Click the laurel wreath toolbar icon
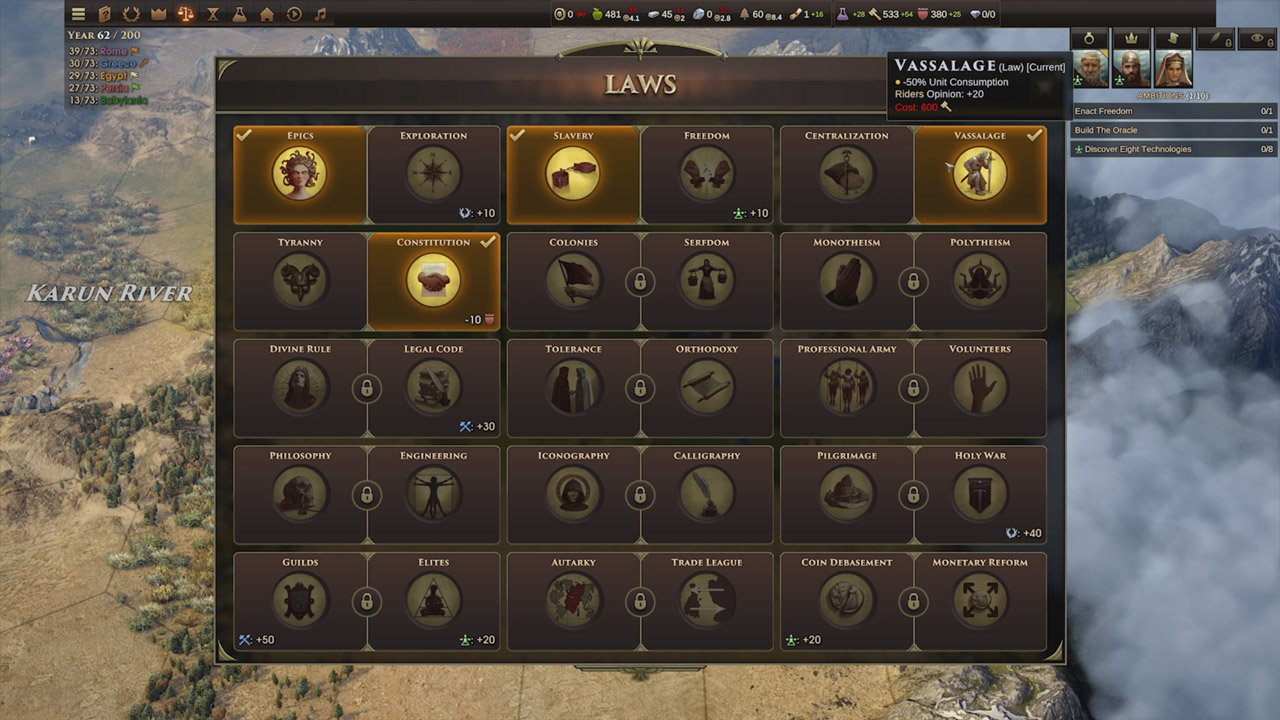 (131, 14)
